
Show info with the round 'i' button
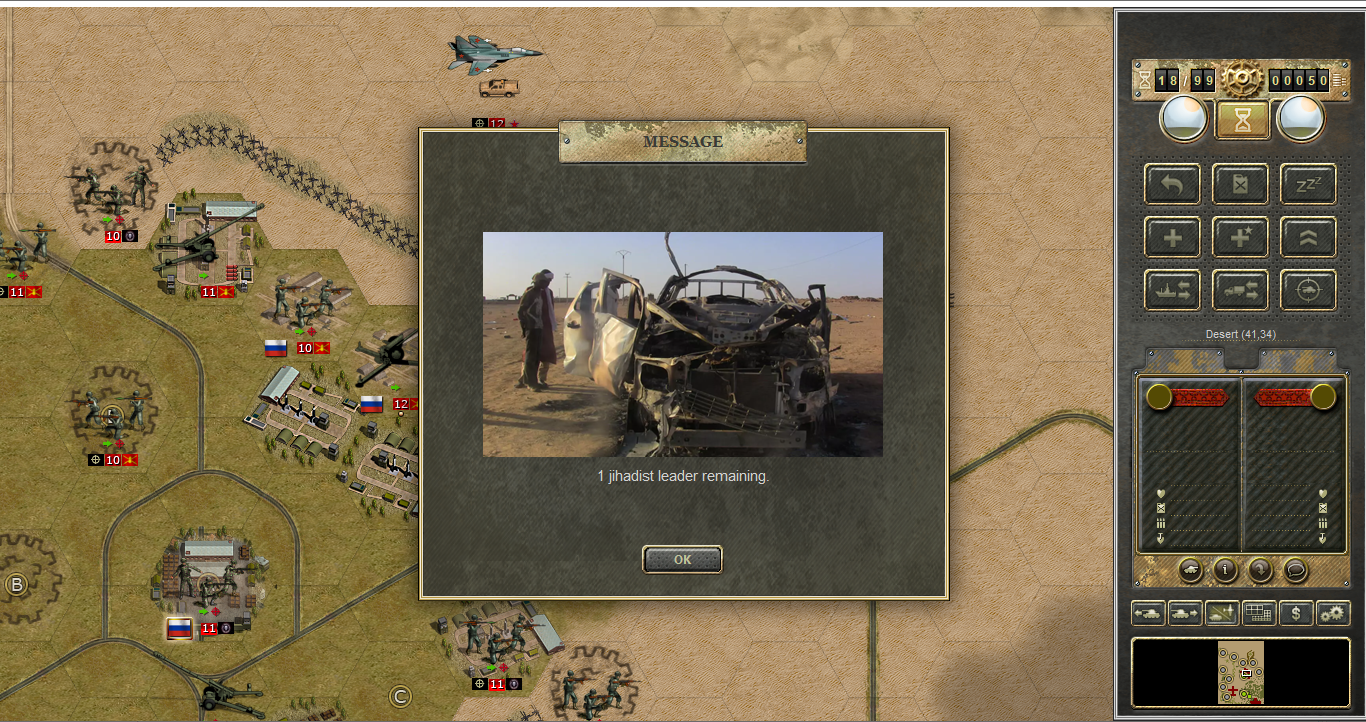[x=1225, y=570]
